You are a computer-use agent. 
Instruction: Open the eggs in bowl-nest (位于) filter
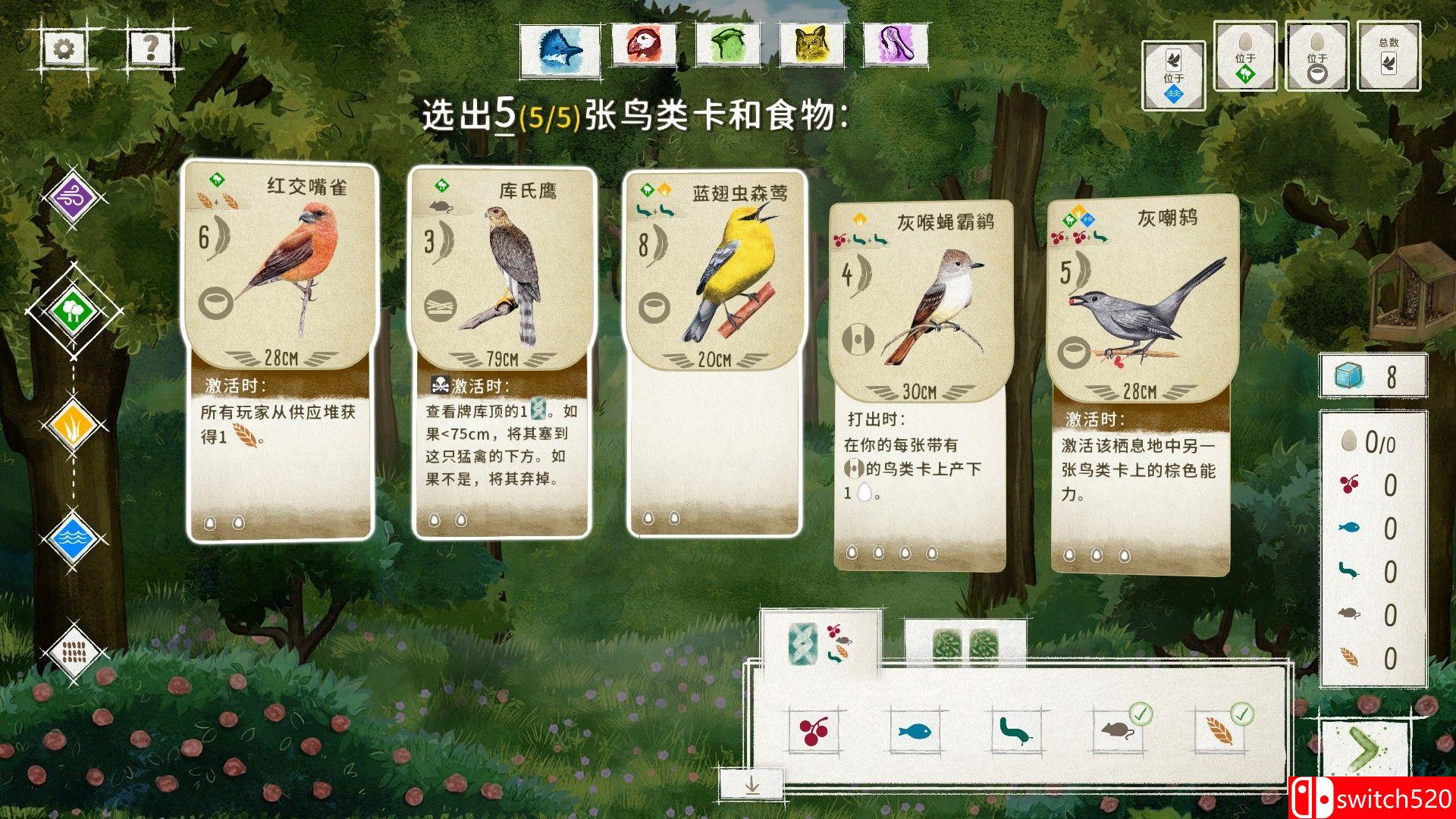(x=1316, y=55)
